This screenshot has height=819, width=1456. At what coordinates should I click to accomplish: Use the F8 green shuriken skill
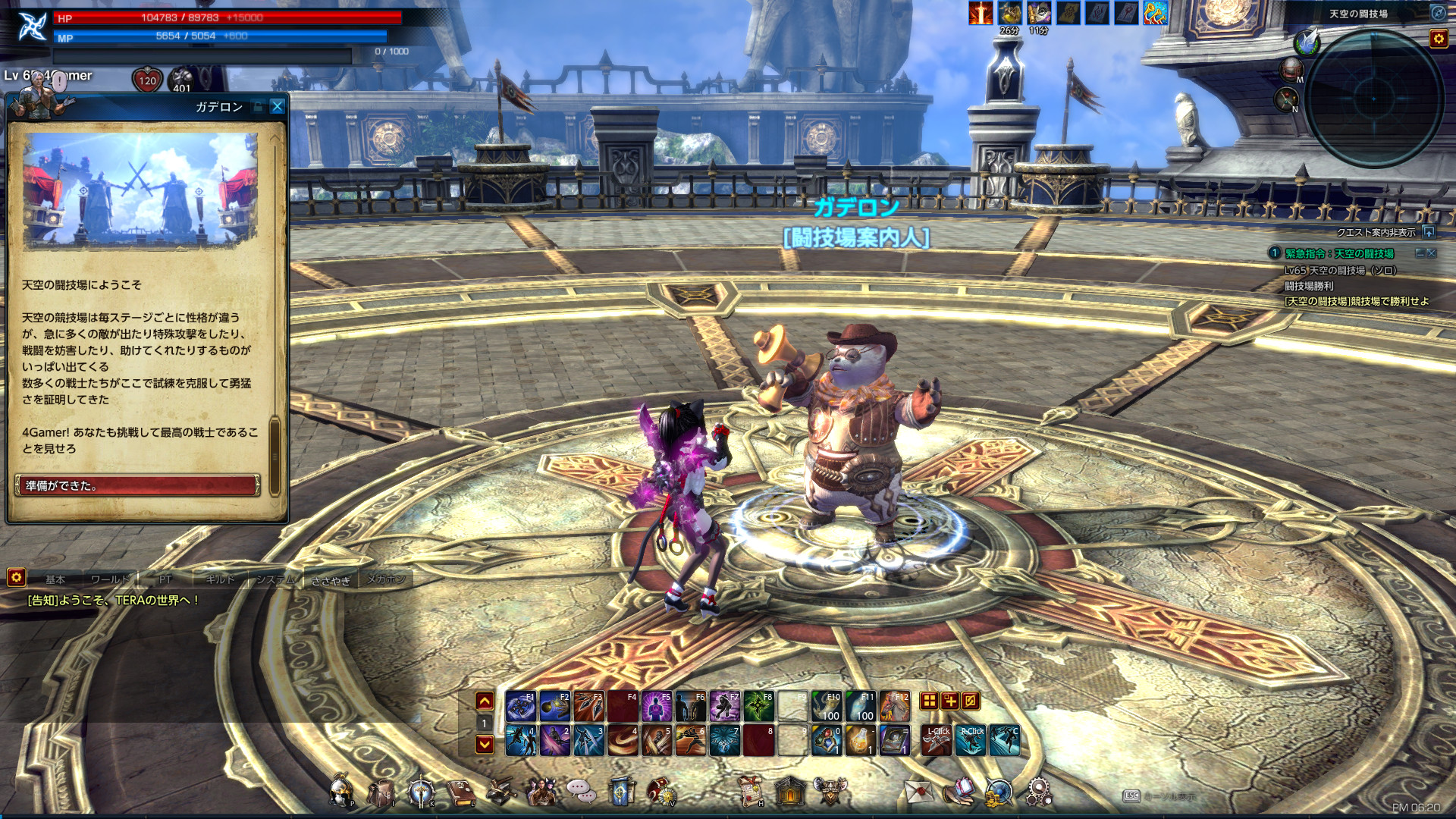click(759, 707)
